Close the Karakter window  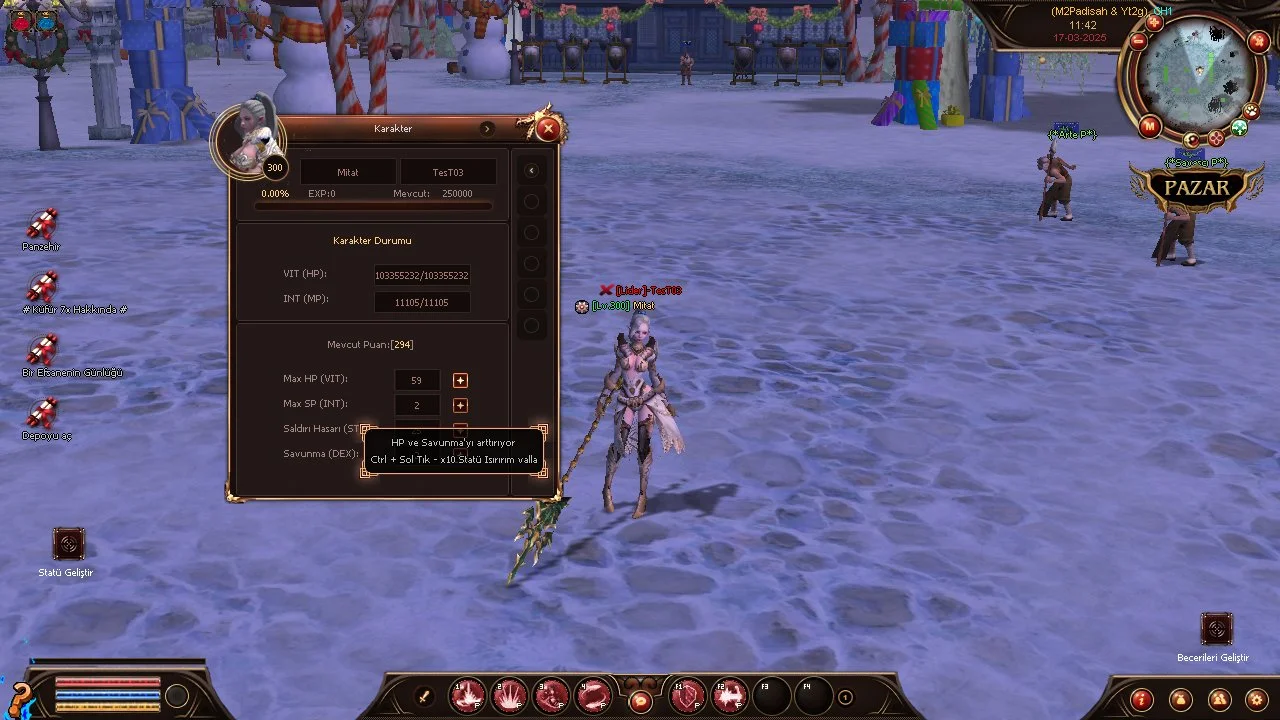tap(547, 128)
